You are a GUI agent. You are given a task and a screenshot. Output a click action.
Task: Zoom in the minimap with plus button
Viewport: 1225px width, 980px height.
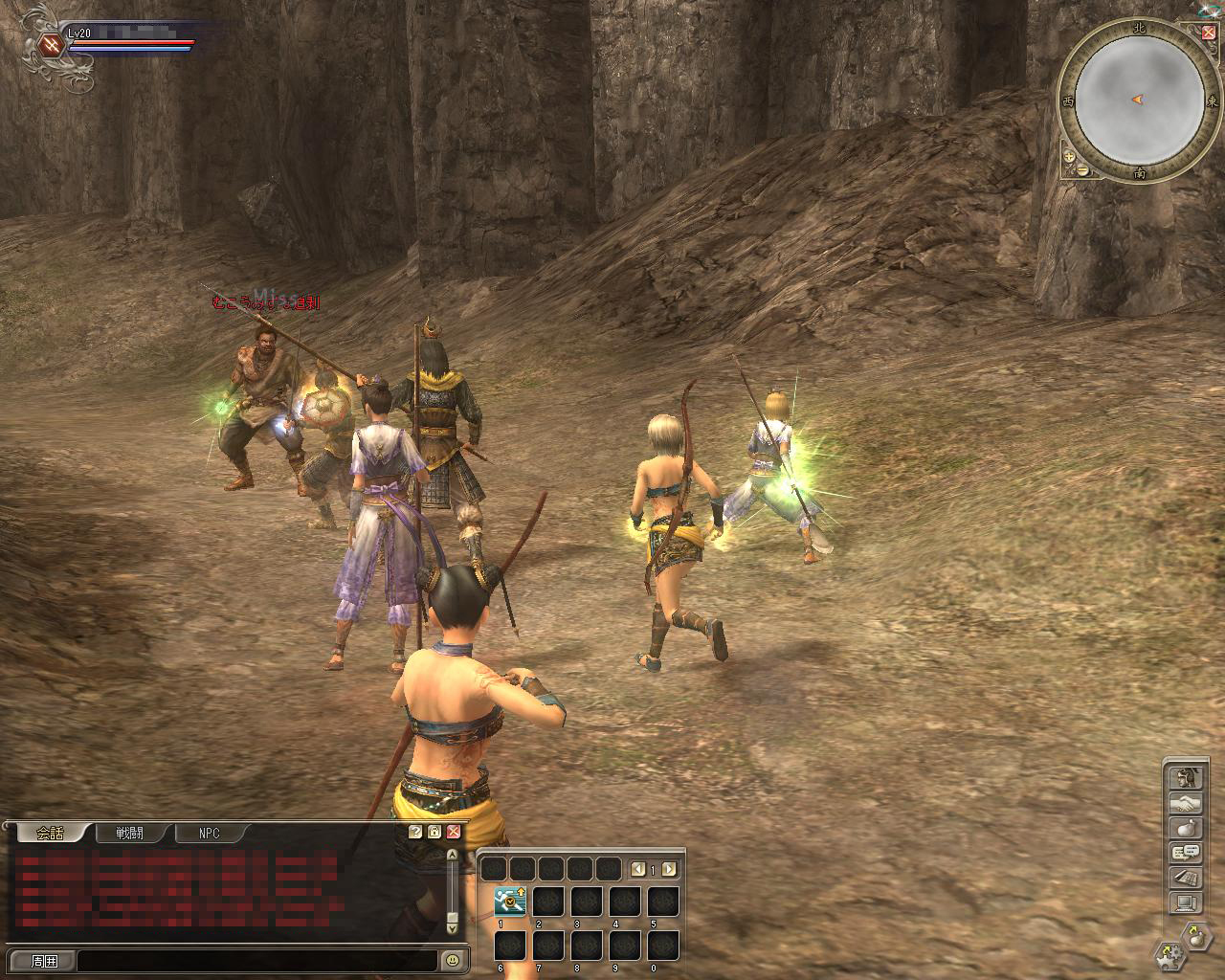[x=1069, y=155]
